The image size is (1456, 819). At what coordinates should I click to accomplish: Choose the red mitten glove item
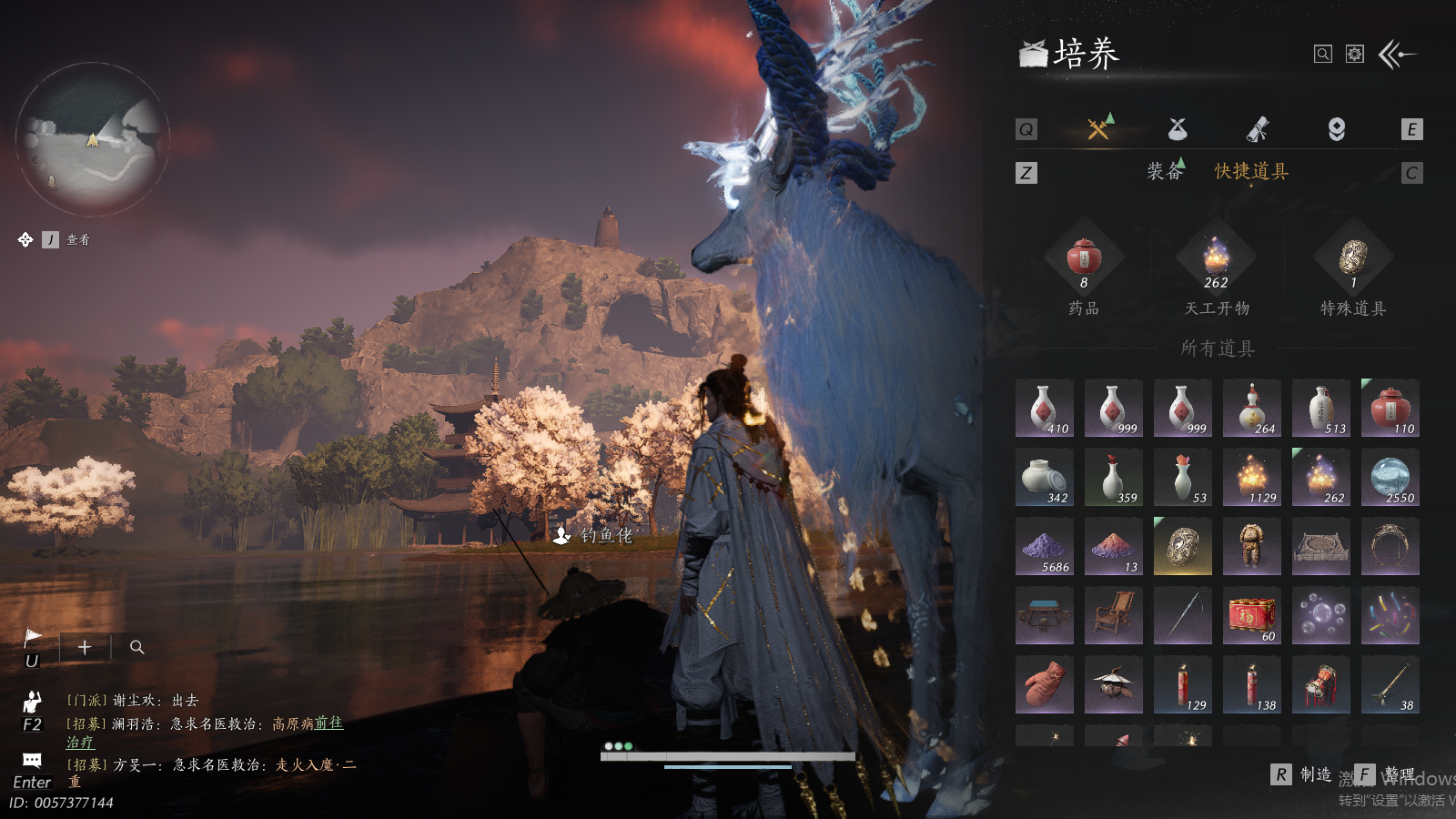point(1044,685)
